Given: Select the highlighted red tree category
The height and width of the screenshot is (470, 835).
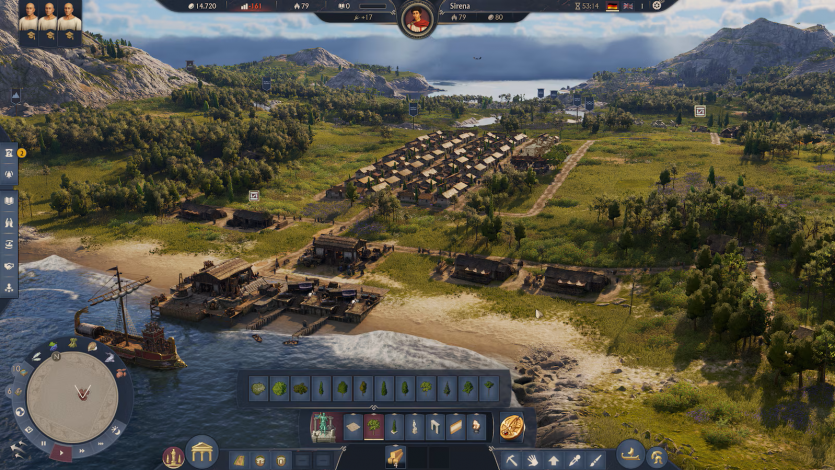Looking at the screenshot, I should pos(374,427).
